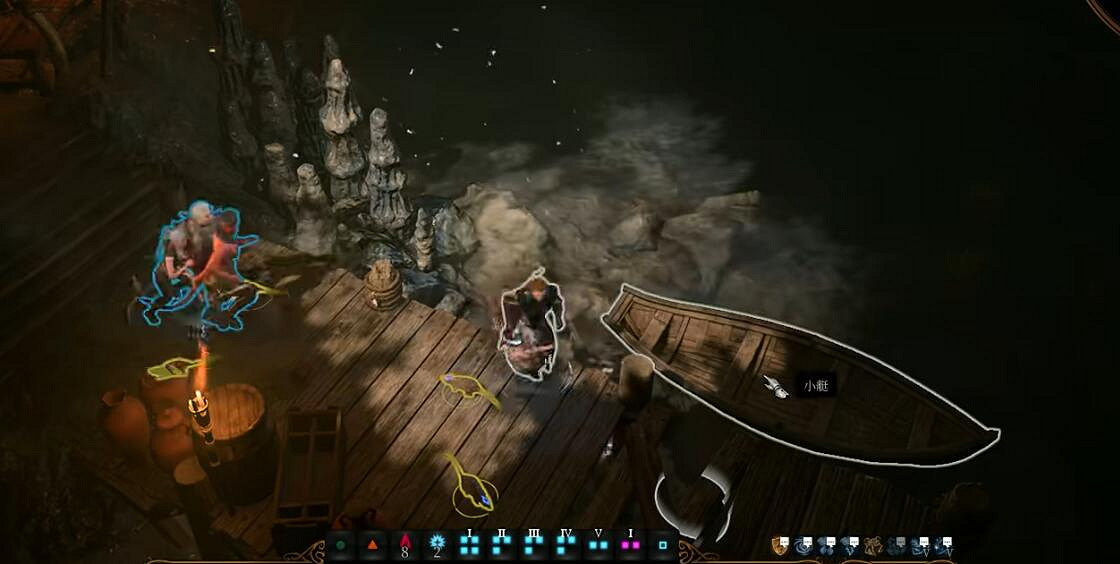Click the blue starburst resource showing 2

coord(437,545)
